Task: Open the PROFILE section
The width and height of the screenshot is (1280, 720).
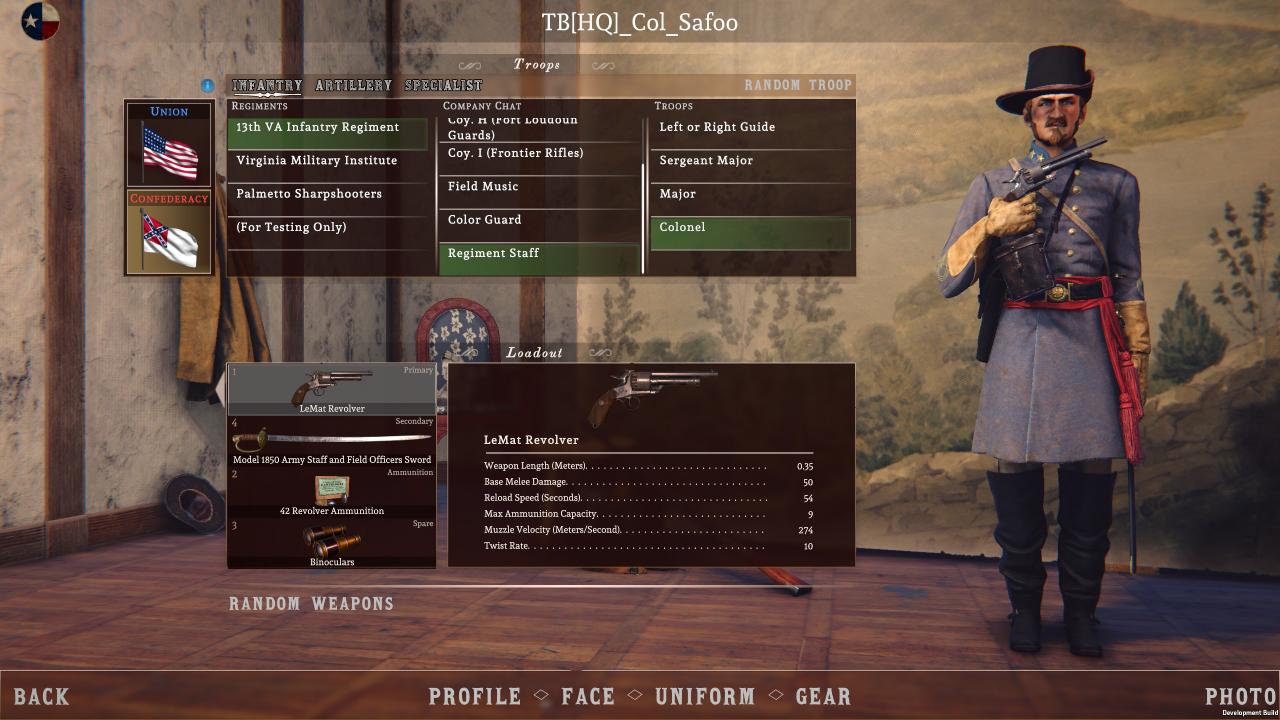Action: point(475,697)
